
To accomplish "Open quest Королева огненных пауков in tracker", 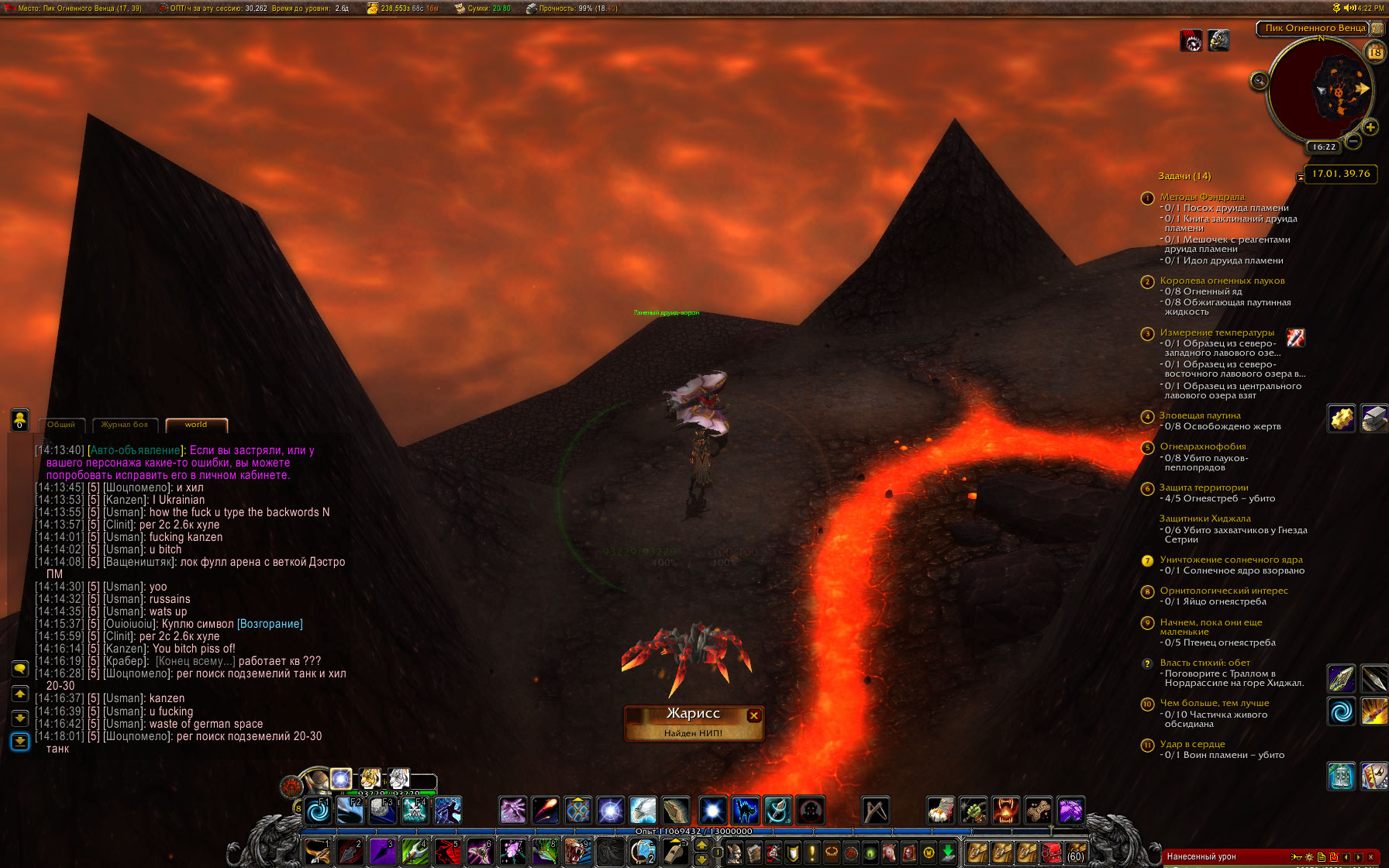I will coord(1222,281).
